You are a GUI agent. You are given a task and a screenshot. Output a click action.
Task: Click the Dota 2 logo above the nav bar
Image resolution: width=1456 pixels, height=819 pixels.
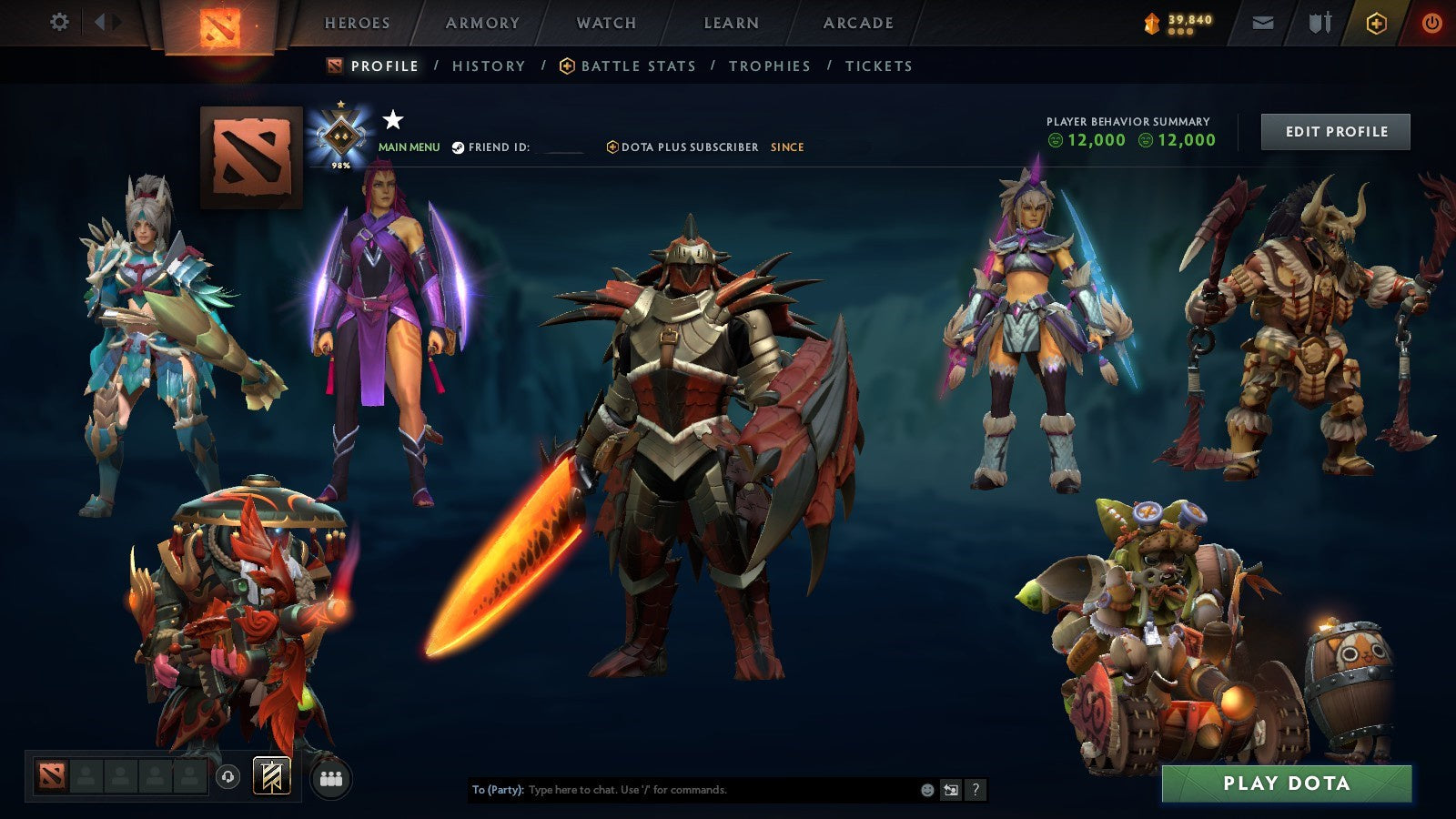tap(220, 23)
